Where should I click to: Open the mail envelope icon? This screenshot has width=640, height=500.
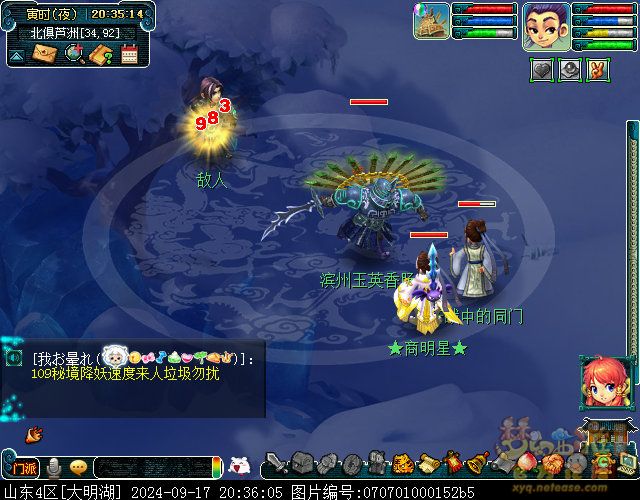[x=45, y=54]
